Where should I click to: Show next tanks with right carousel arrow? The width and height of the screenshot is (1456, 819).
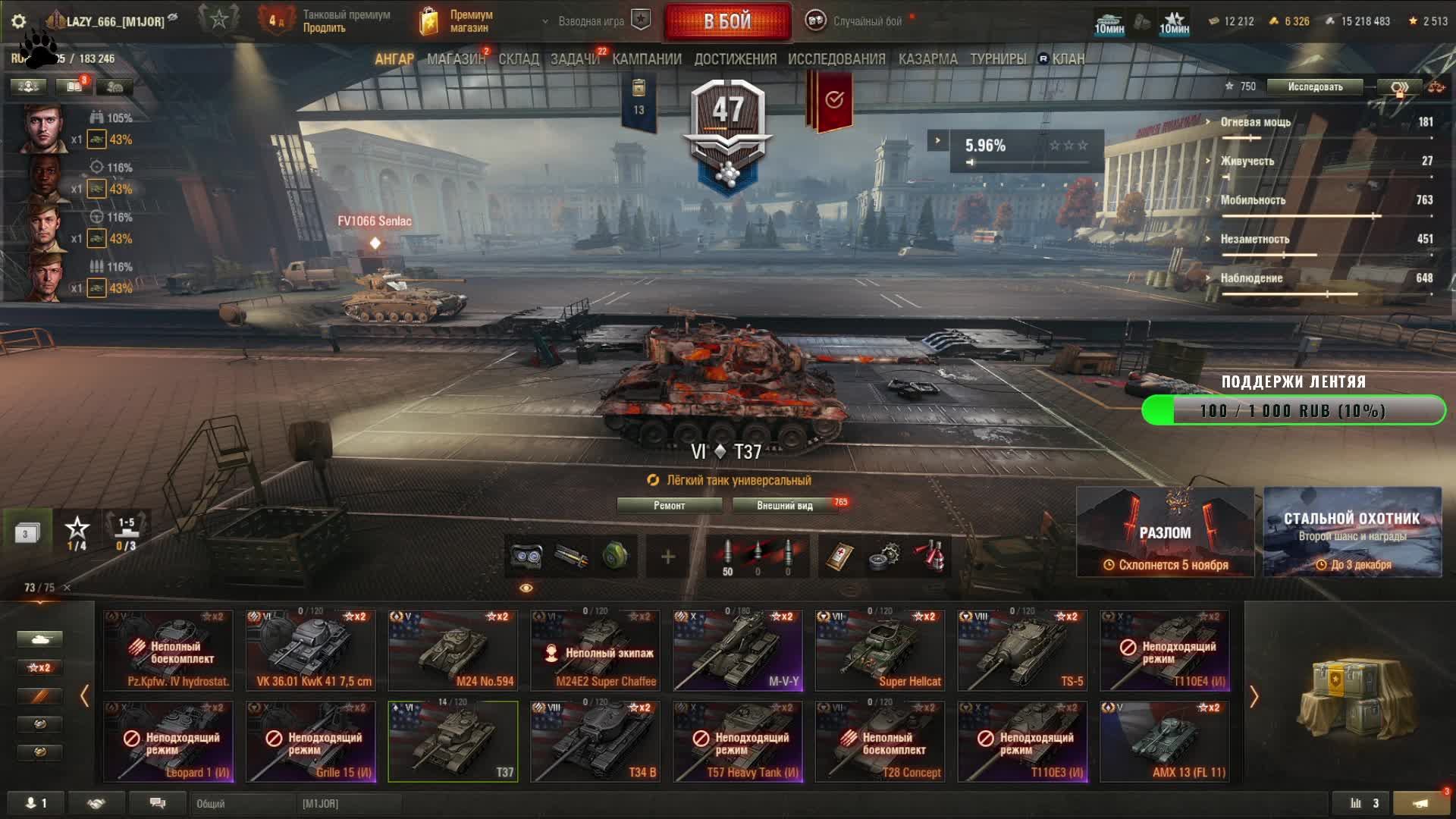tap(1254, 696)
